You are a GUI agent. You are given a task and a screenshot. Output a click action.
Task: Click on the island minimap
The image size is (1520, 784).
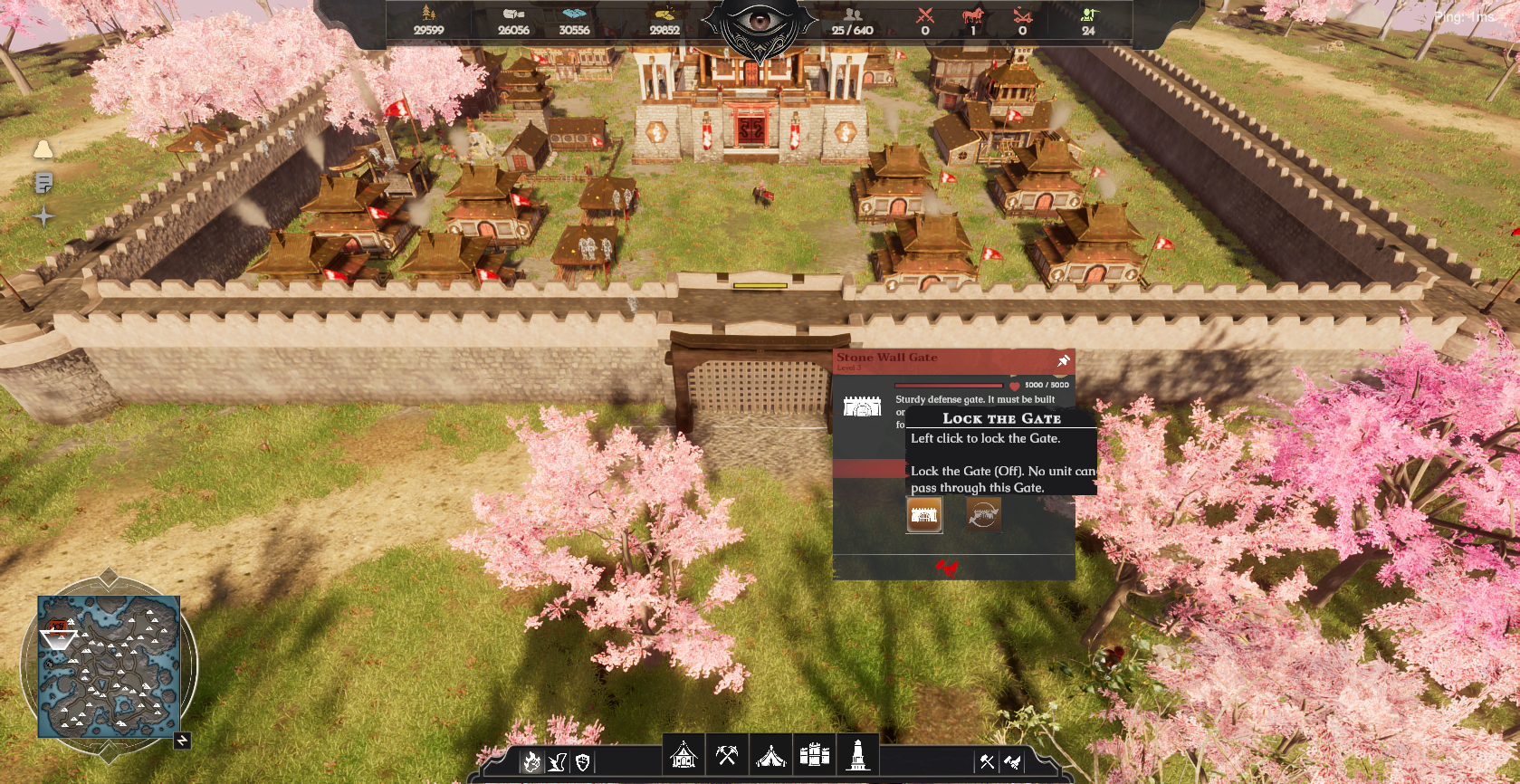coord(109,666)
